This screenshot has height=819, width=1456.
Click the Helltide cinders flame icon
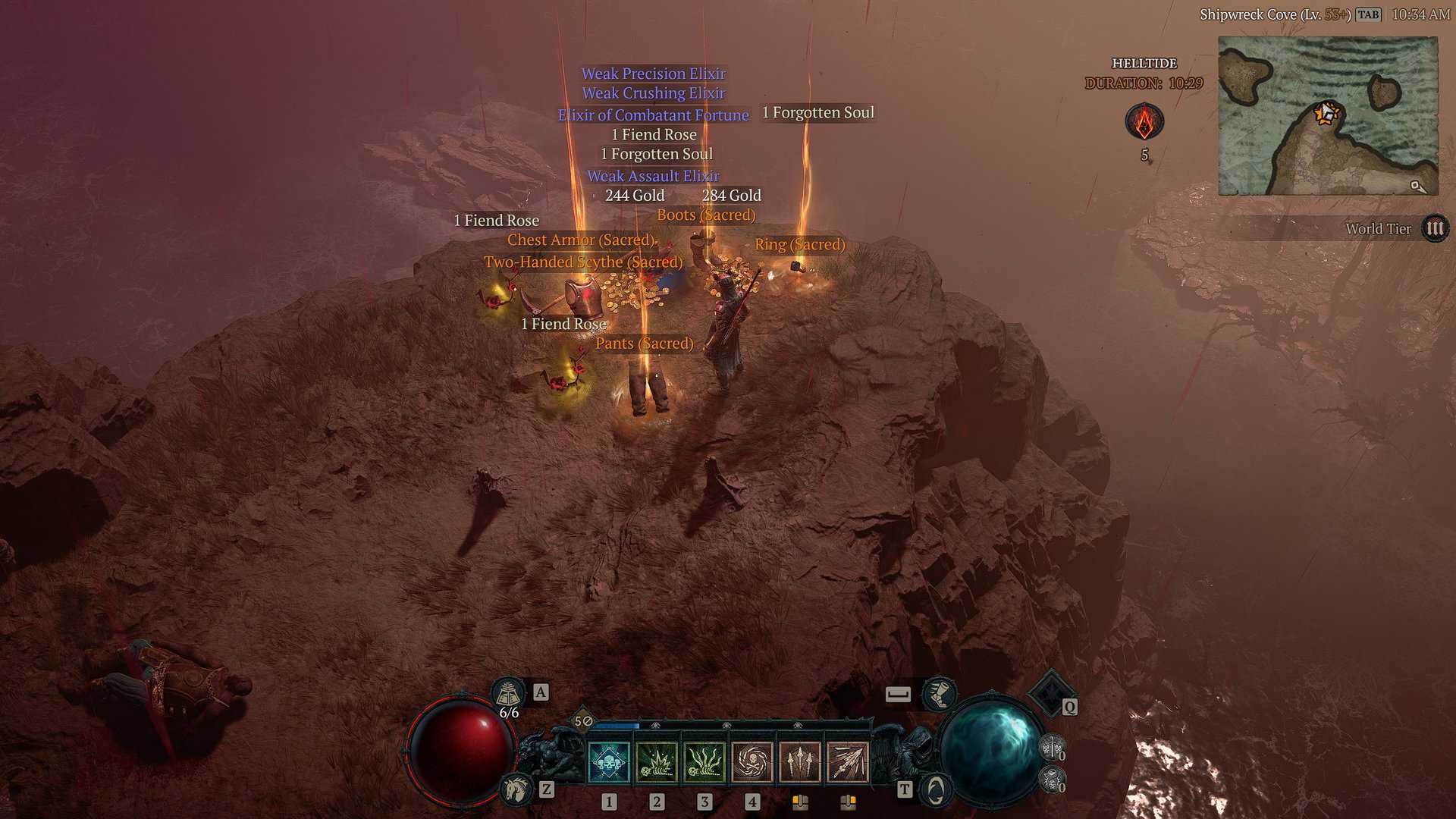pos(1144,121)
